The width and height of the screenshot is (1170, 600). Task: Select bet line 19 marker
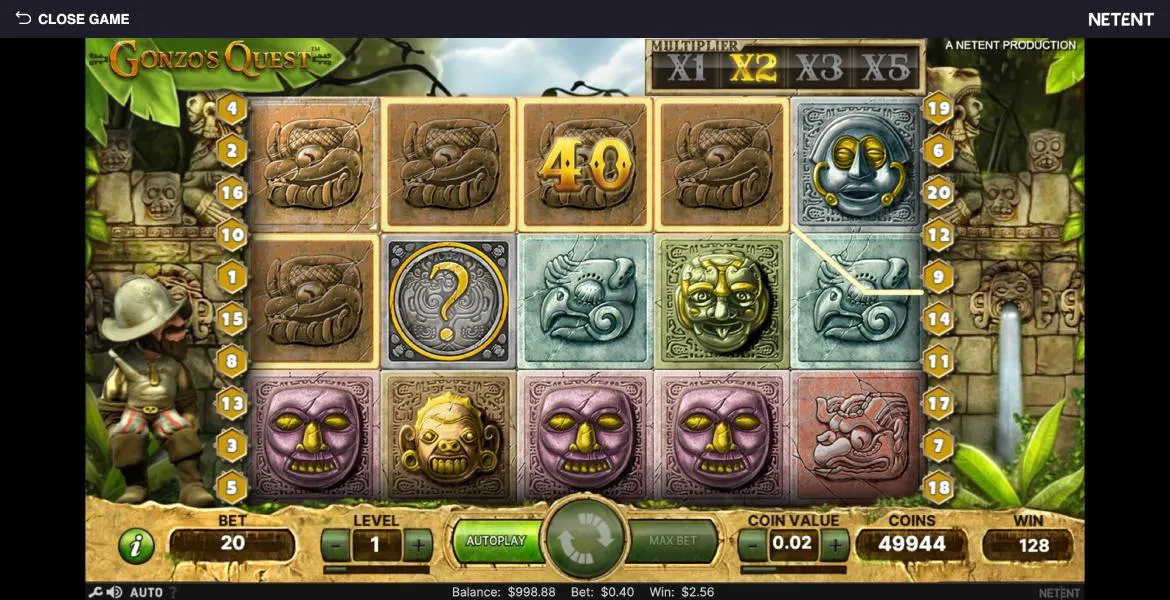point(938,108)
